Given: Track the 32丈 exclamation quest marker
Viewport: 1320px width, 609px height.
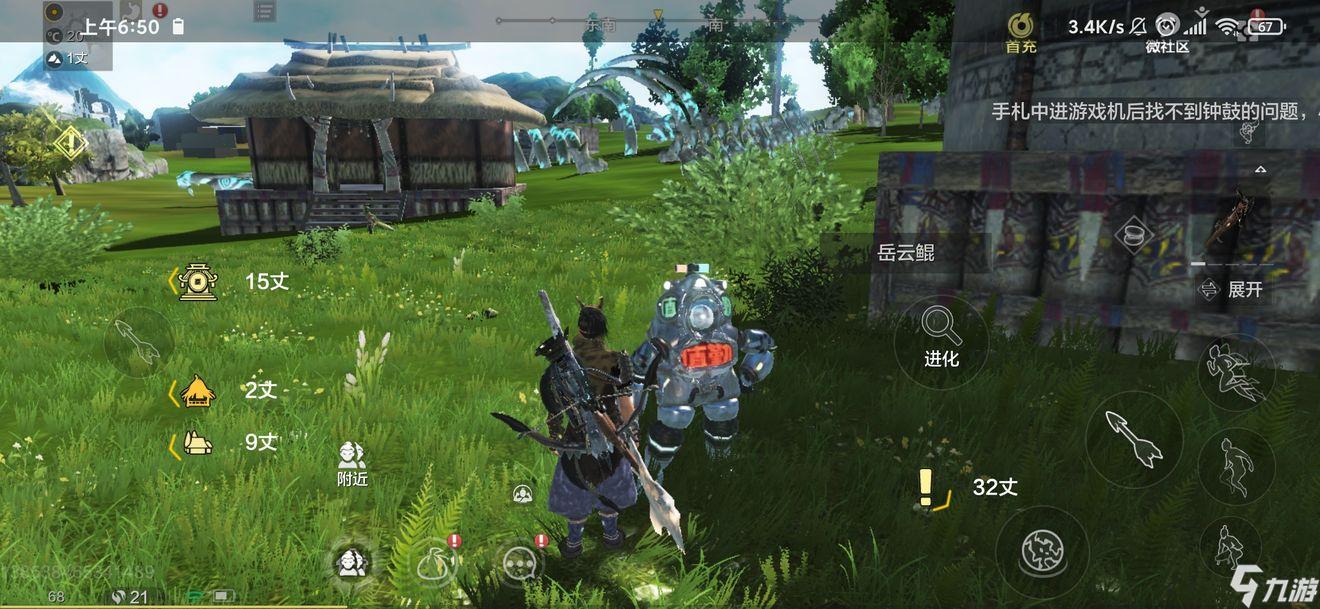Looking at the screenshot, I should (x=927, y=488).
